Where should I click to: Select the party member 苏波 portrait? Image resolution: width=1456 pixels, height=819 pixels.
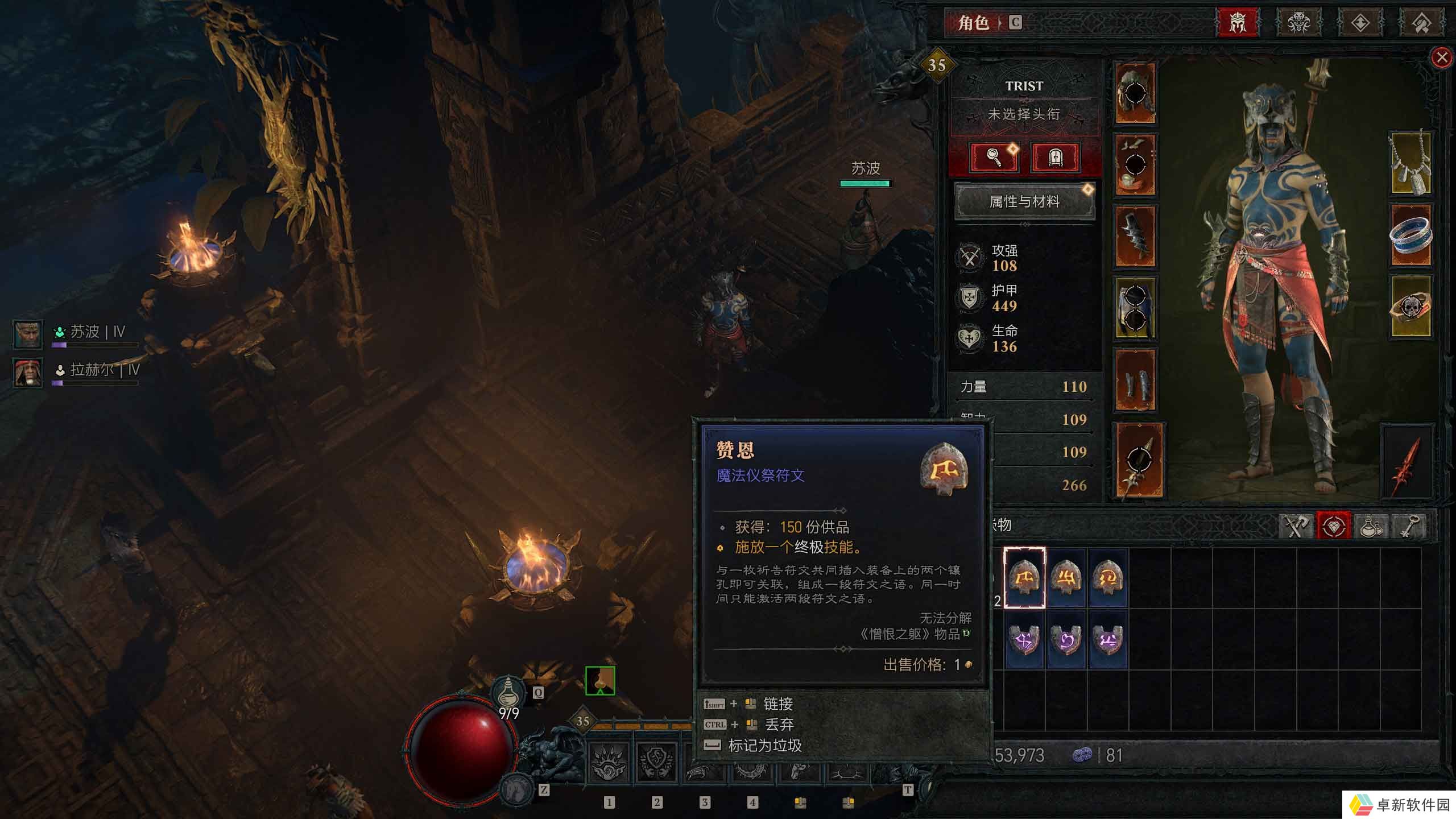pos(27,334)
